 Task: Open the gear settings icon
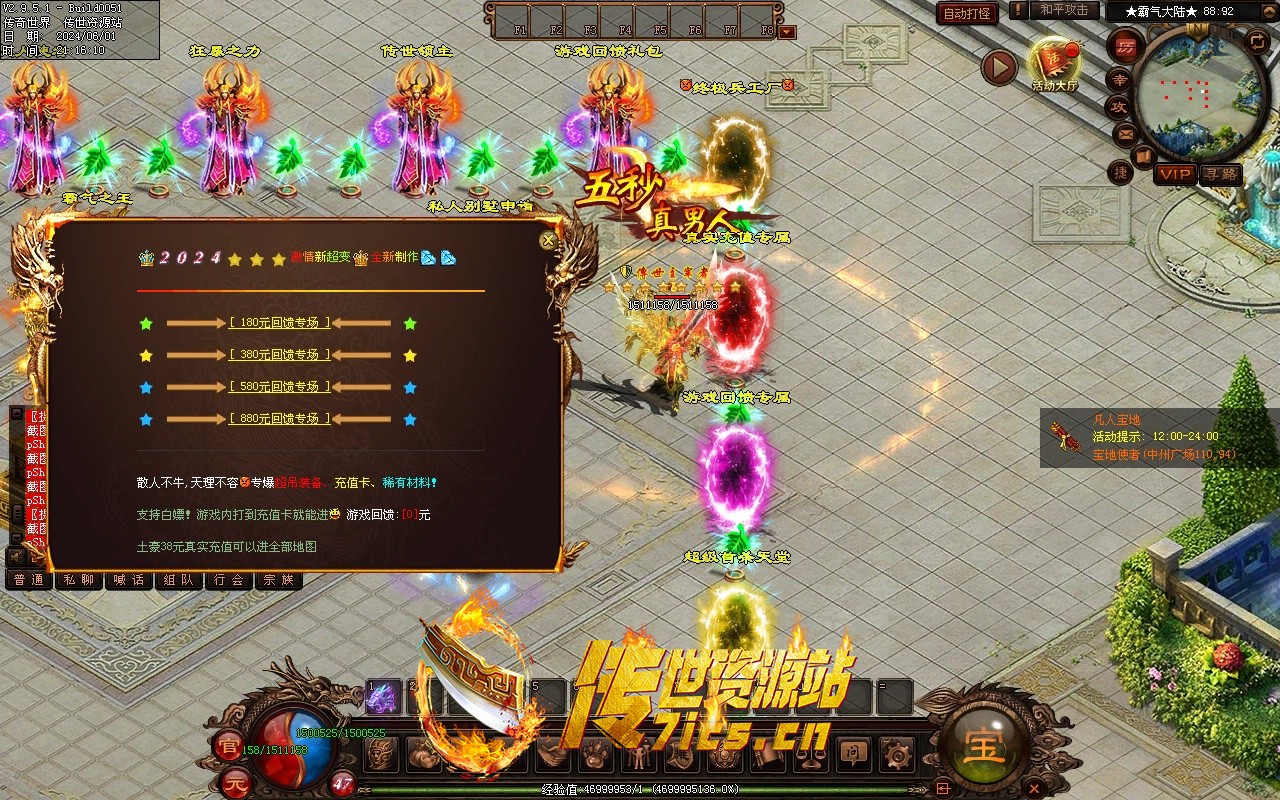coord(897,752)
